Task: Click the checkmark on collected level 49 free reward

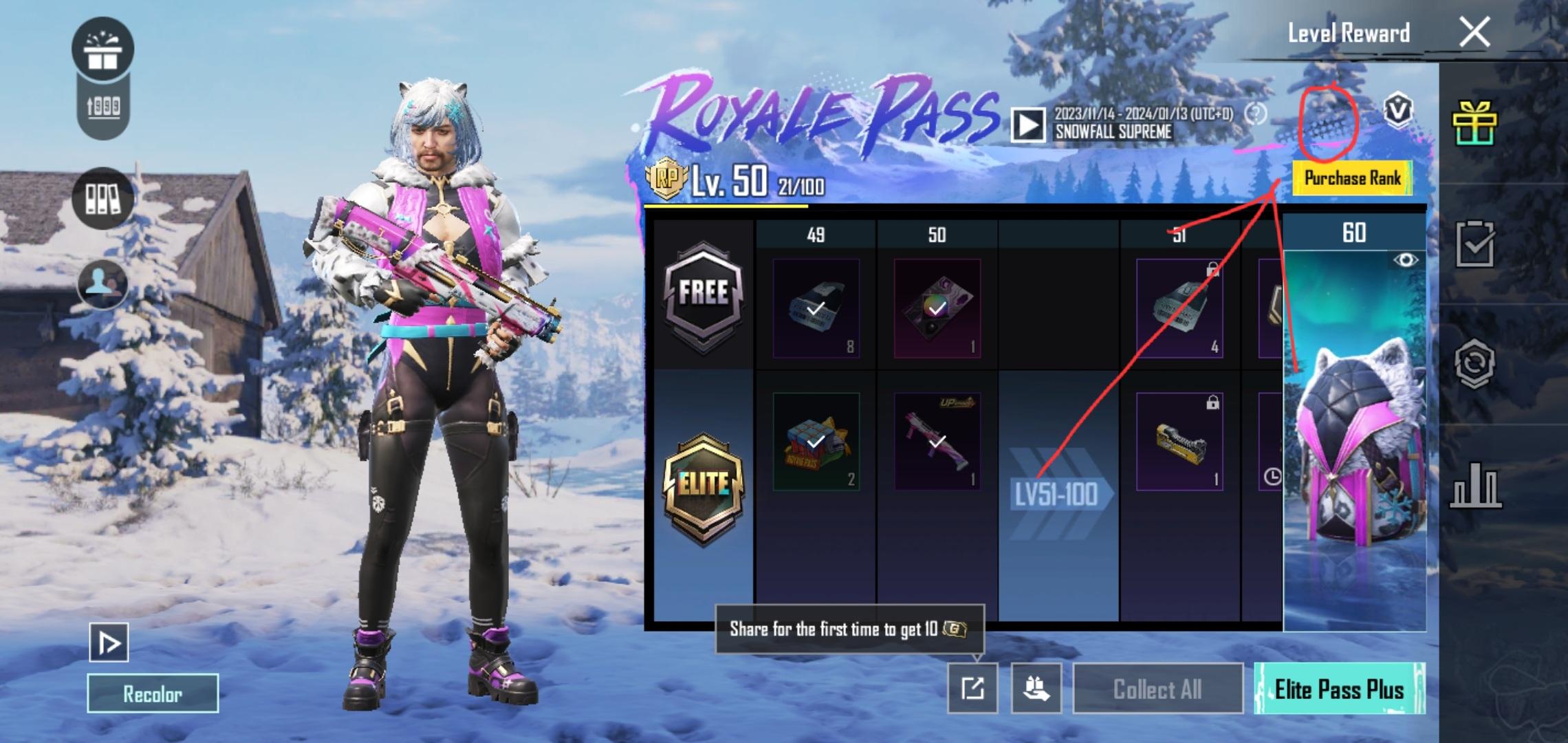Action: [x=814, y=310]
